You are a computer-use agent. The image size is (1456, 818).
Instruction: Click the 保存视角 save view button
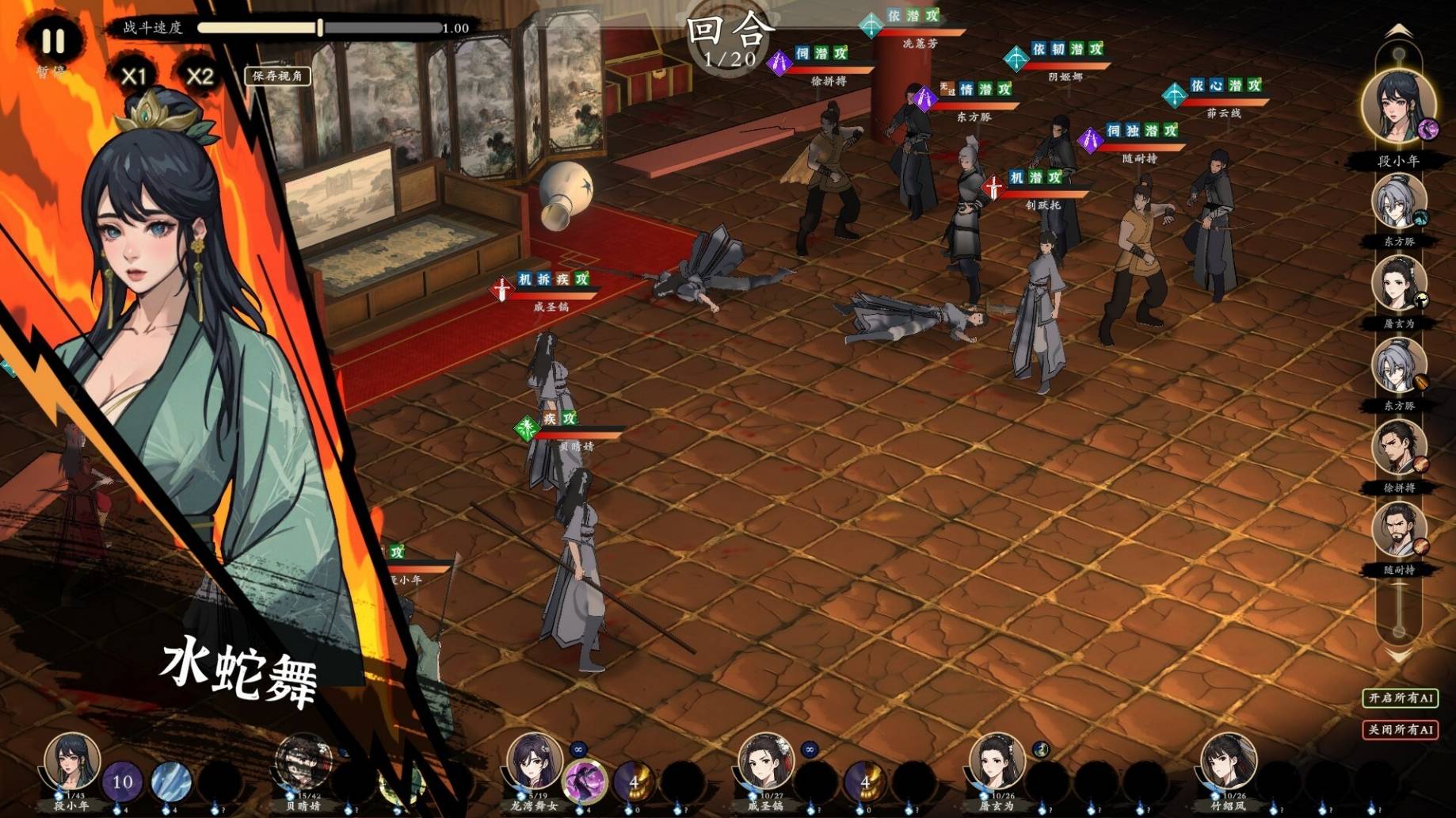(x=277, y=76)
